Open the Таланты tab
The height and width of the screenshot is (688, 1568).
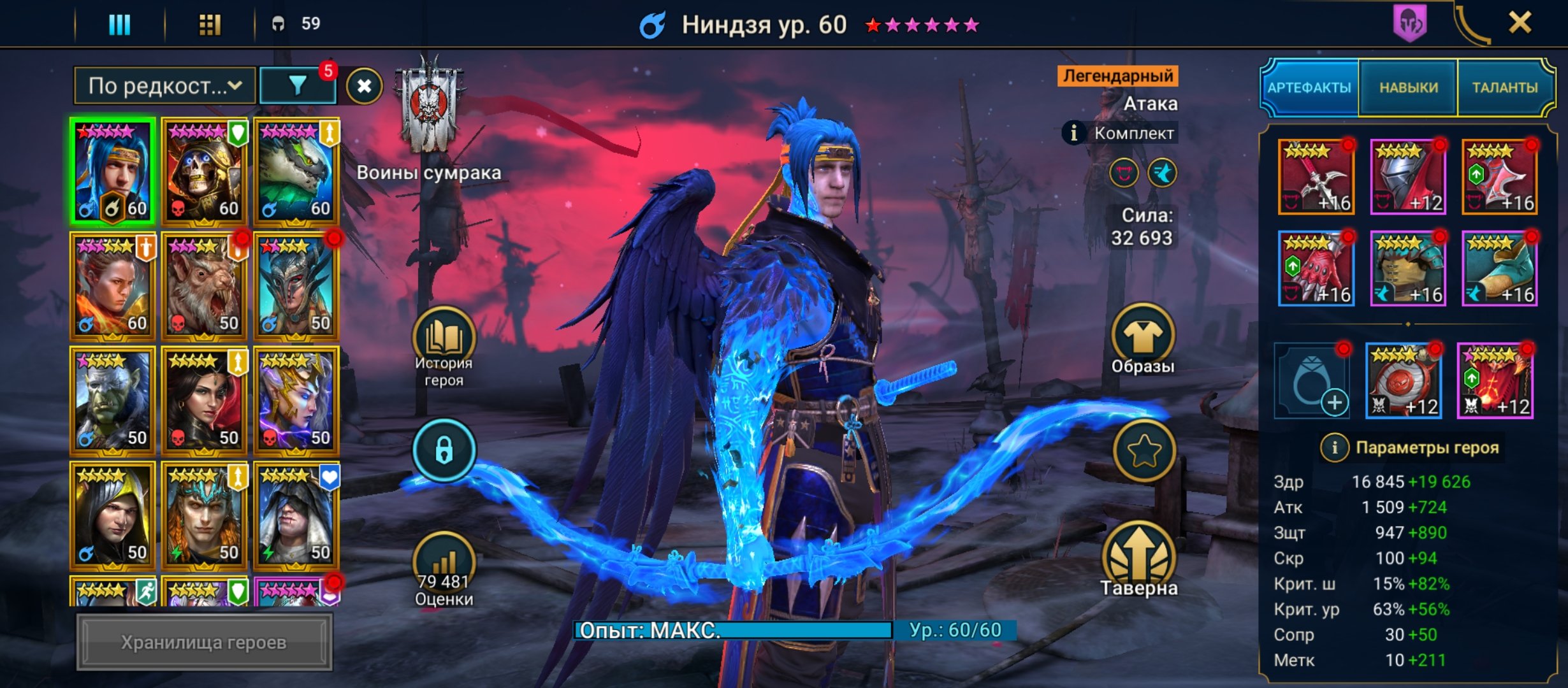coord(1504,88)
